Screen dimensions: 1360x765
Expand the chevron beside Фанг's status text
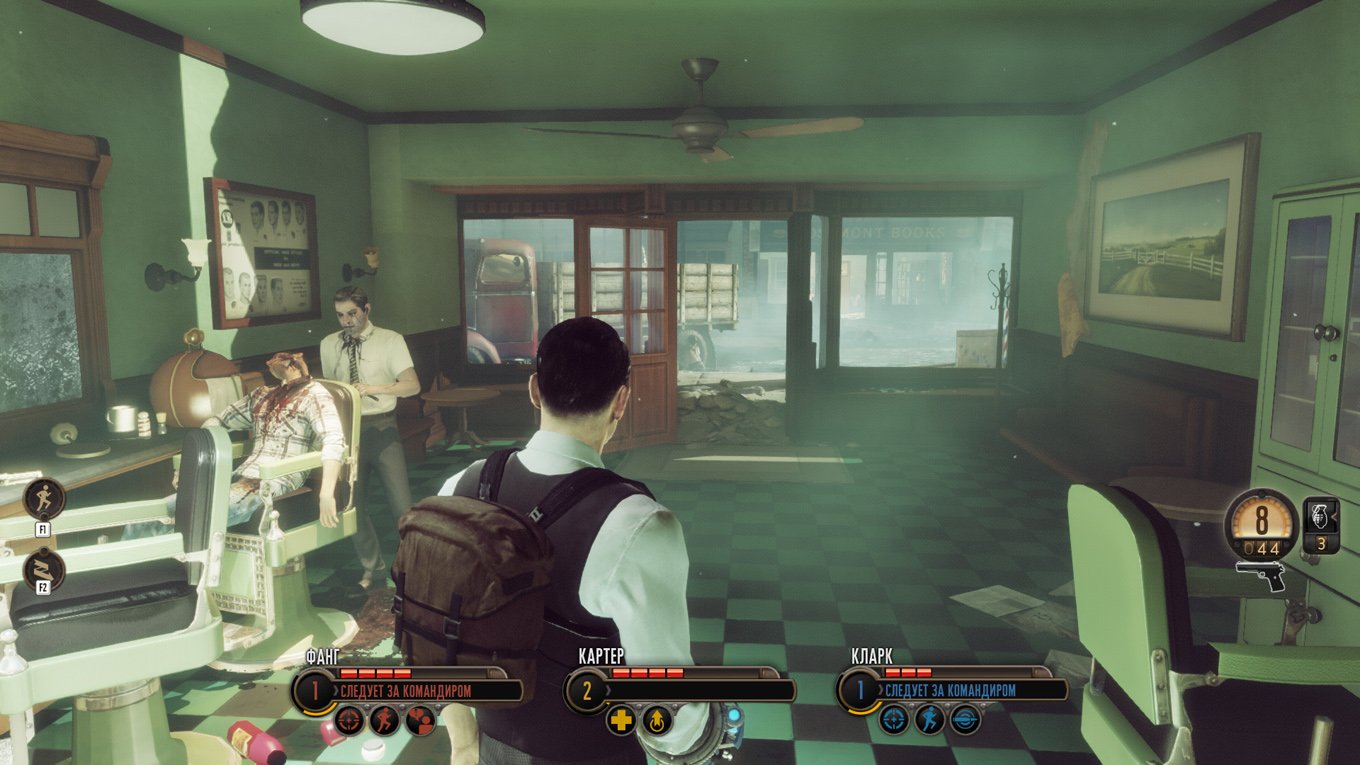tap(336, 690)
